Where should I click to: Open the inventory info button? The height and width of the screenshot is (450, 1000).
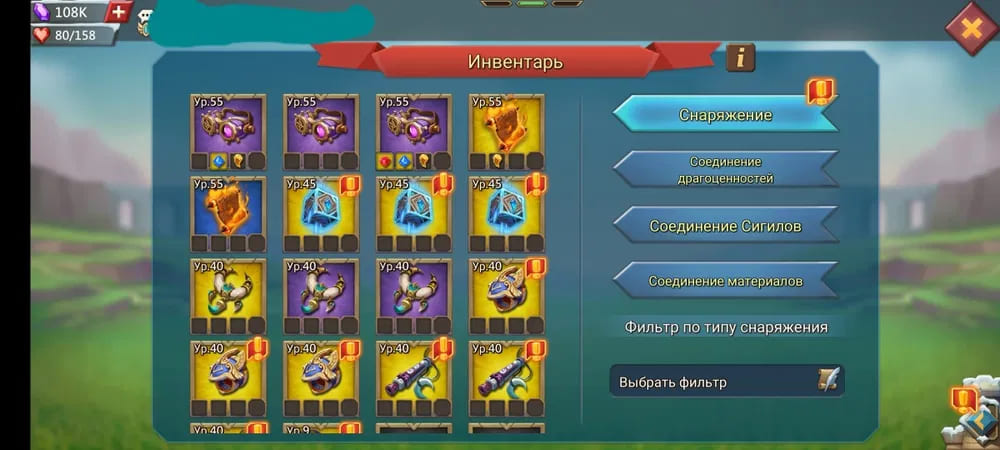tap(740, 58)
